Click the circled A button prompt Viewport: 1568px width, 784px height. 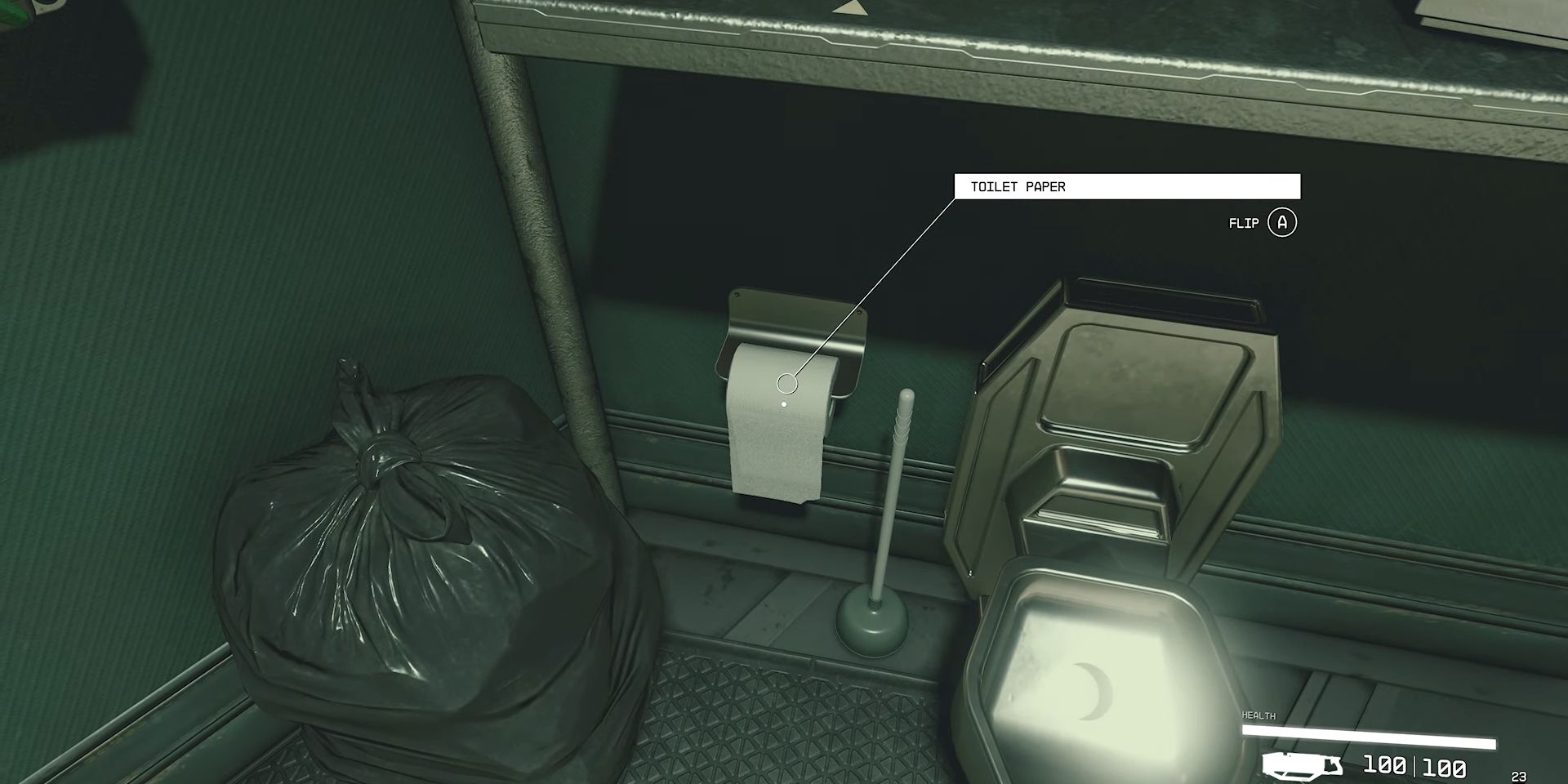point(1283,223)
